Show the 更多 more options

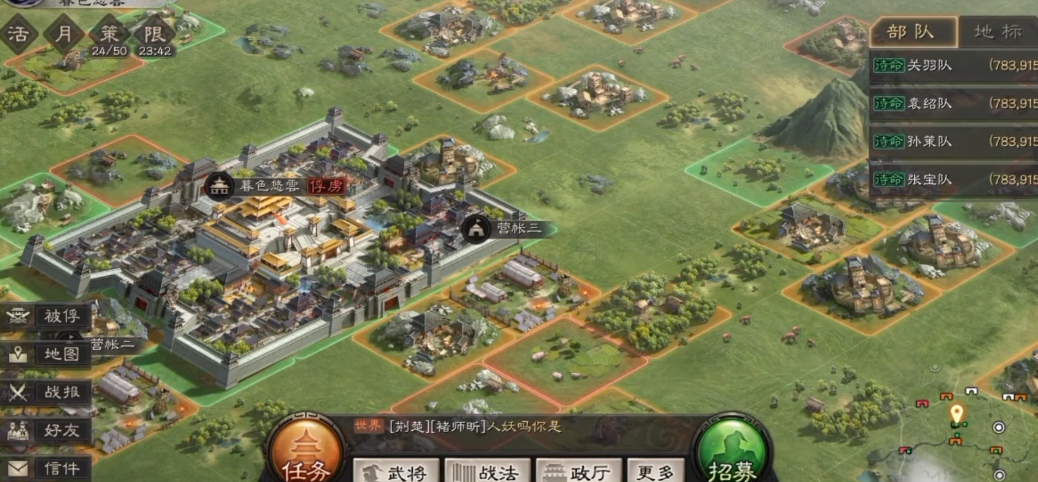click(x=656, y=471)
